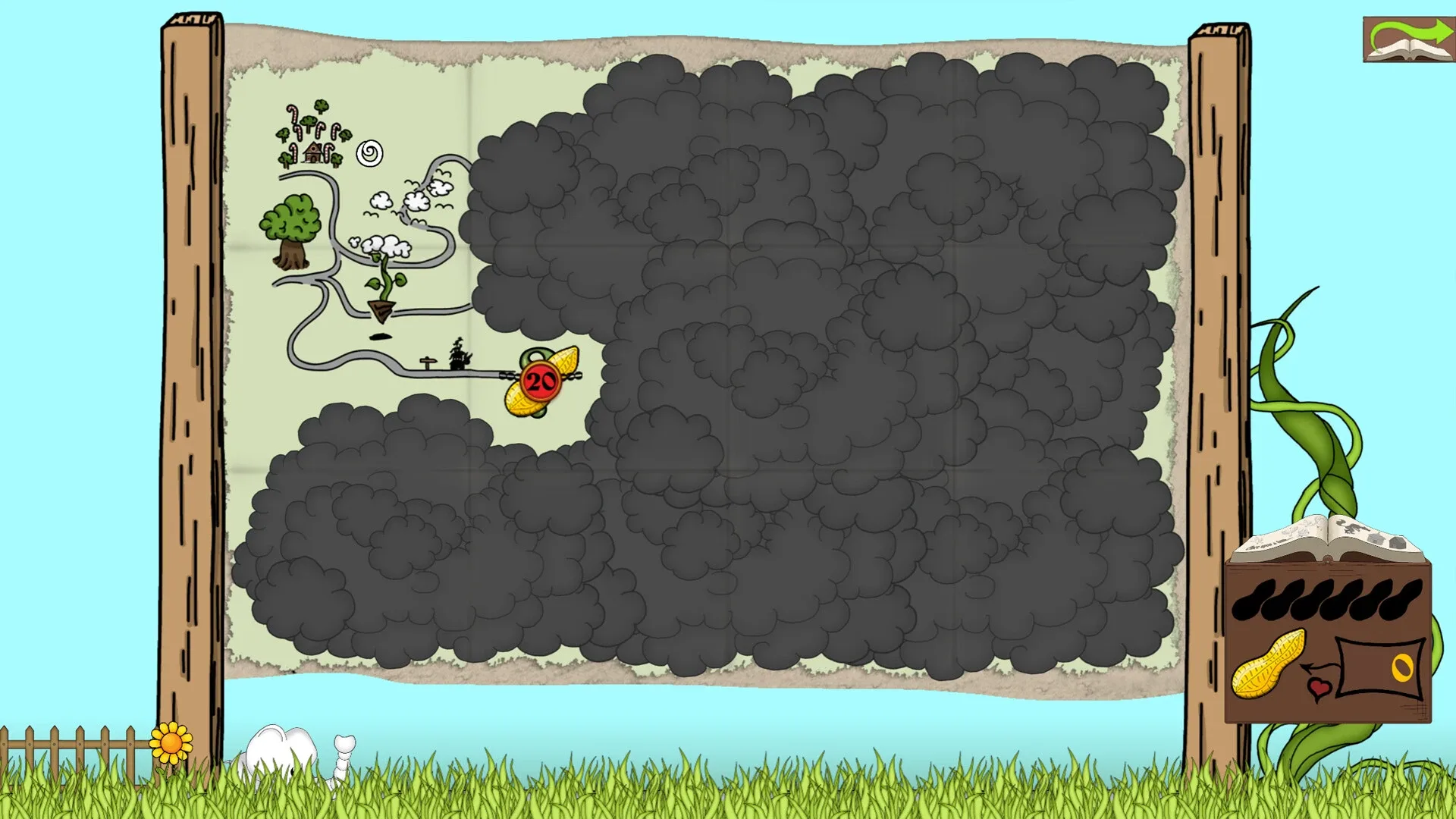Select the corn level marker numbered 20
This screenshot has width=1456, height=819.
pos(538,381)
